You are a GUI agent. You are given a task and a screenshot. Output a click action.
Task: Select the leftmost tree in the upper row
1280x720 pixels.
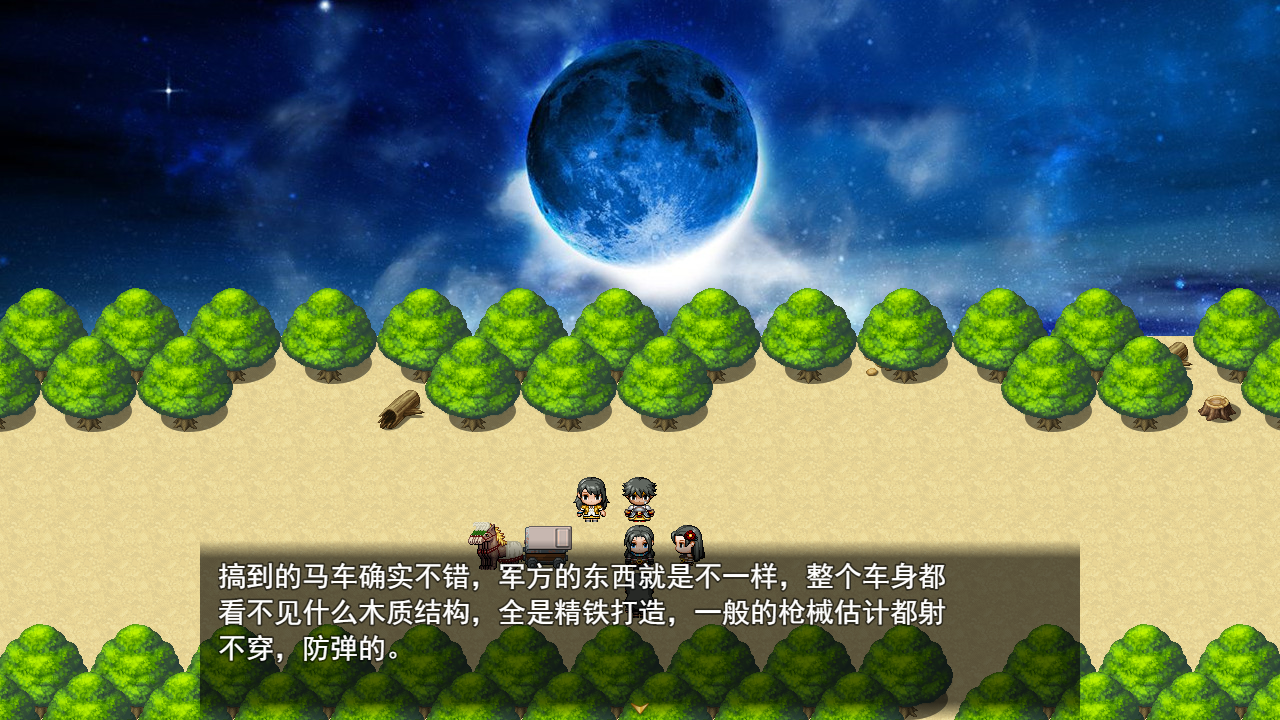tap(40, 330)
